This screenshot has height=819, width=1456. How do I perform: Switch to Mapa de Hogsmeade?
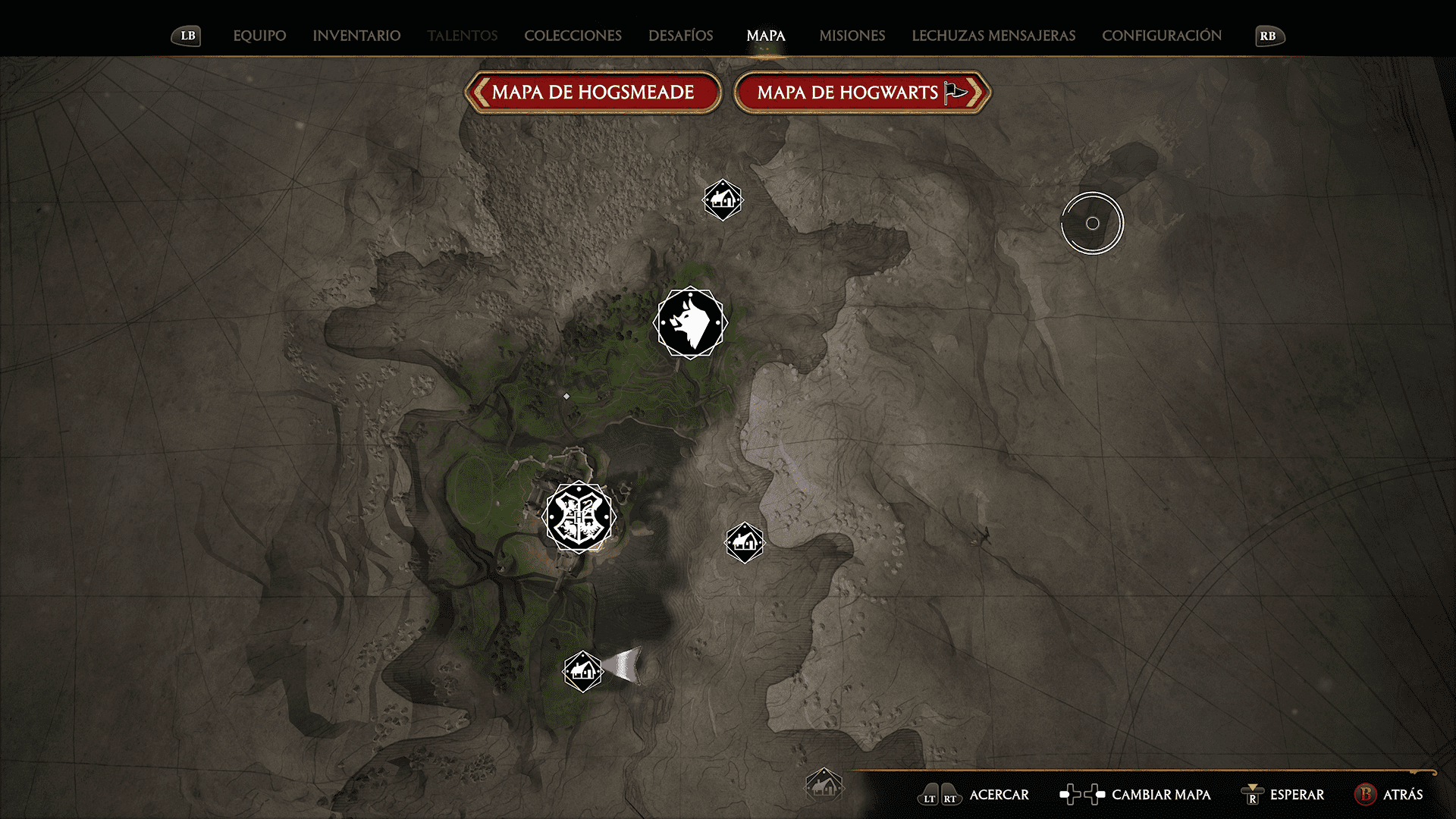(593, 93)
